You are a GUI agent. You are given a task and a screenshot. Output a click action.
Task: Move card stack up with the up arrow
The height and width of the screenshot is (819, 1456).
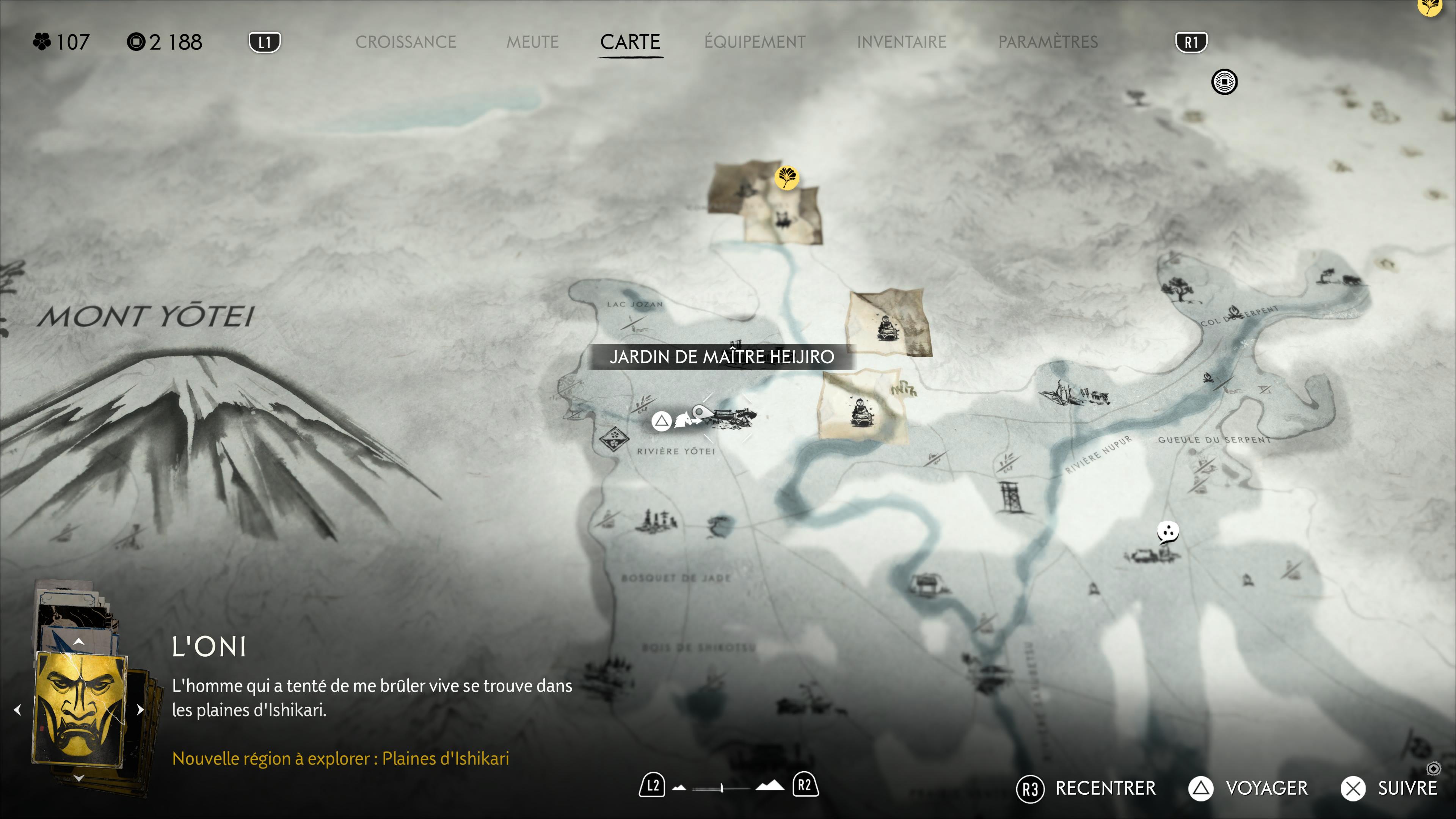point(79,642)
